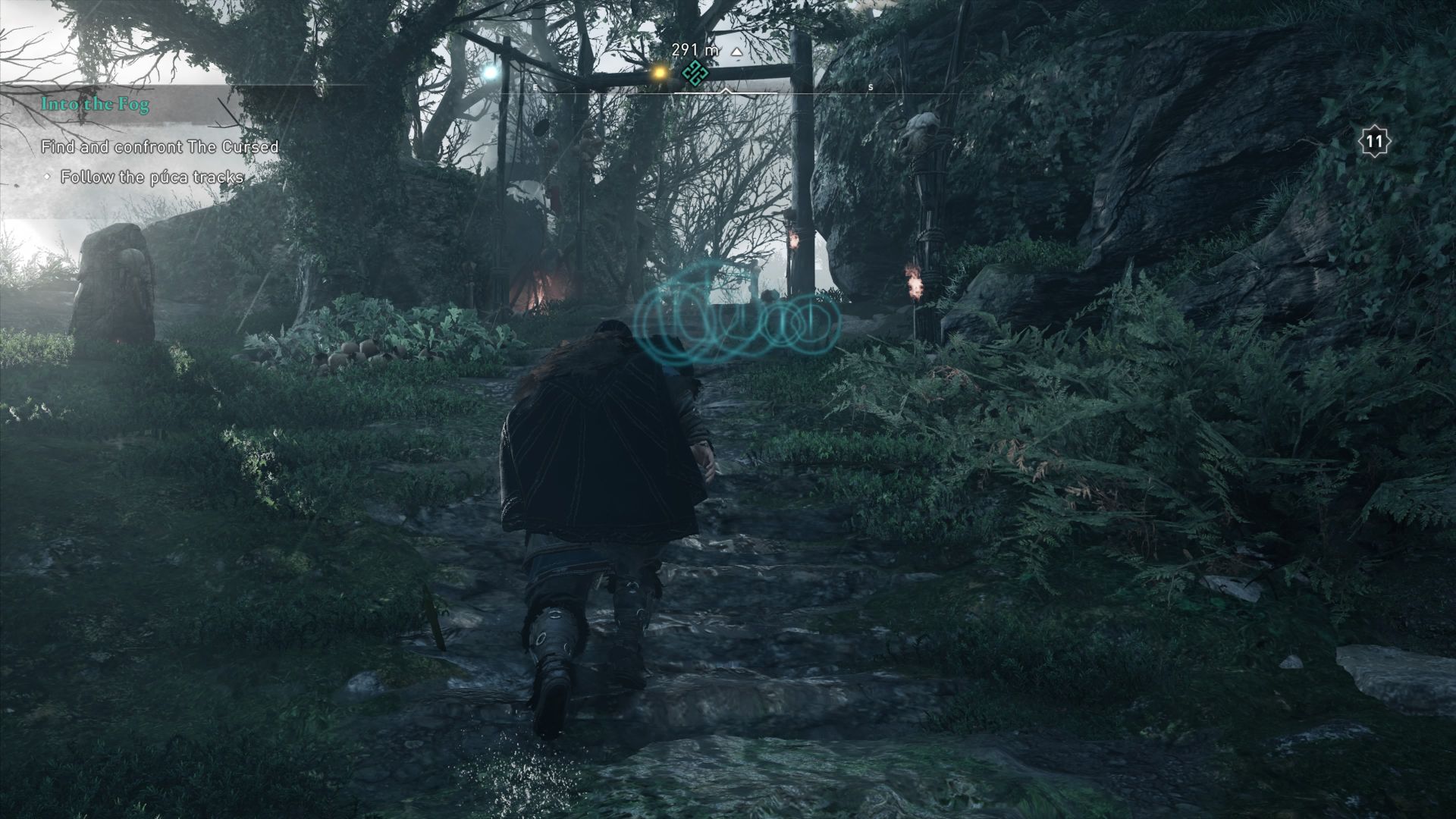The width and height of the screenshot is (1456, 819).
Task: Select the E cardinal direction on the compass
Action: [x=535, y=86]
